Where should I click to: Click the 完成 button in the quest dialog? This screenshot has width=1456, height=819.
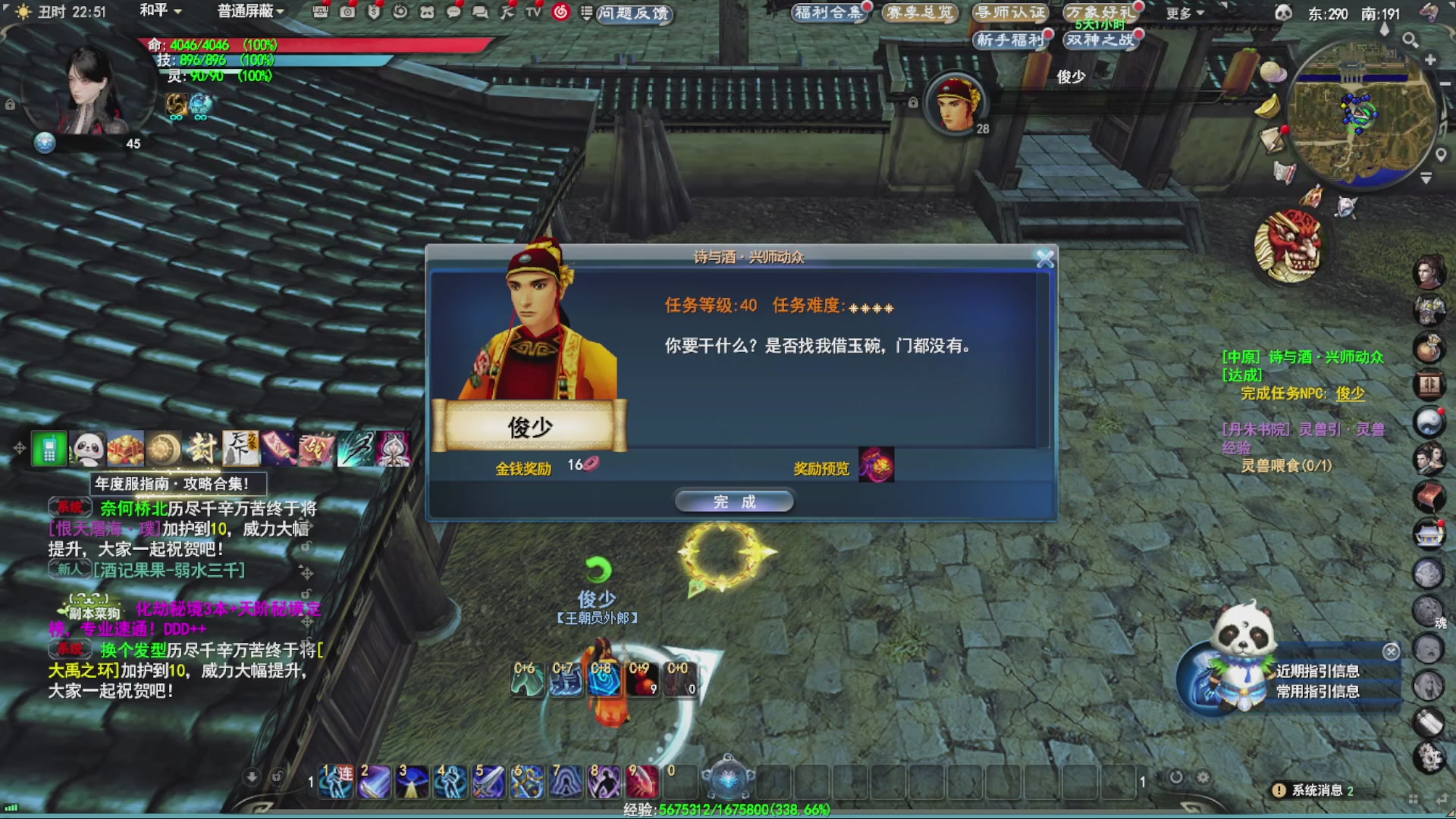tap(734, 501)
